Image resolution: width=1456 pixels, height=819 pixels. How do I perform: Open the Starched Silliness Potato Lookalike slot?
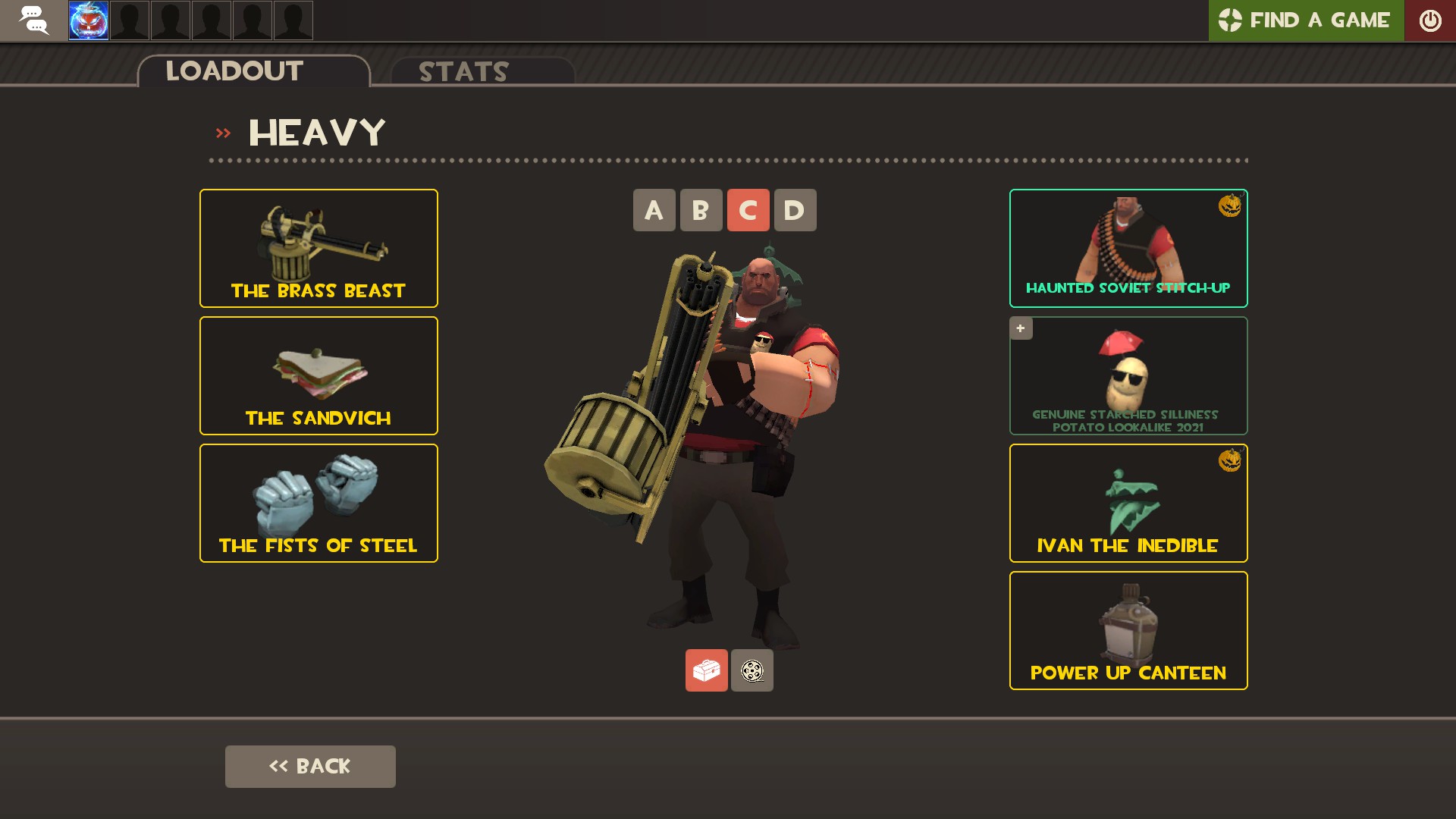[1128, 375]
